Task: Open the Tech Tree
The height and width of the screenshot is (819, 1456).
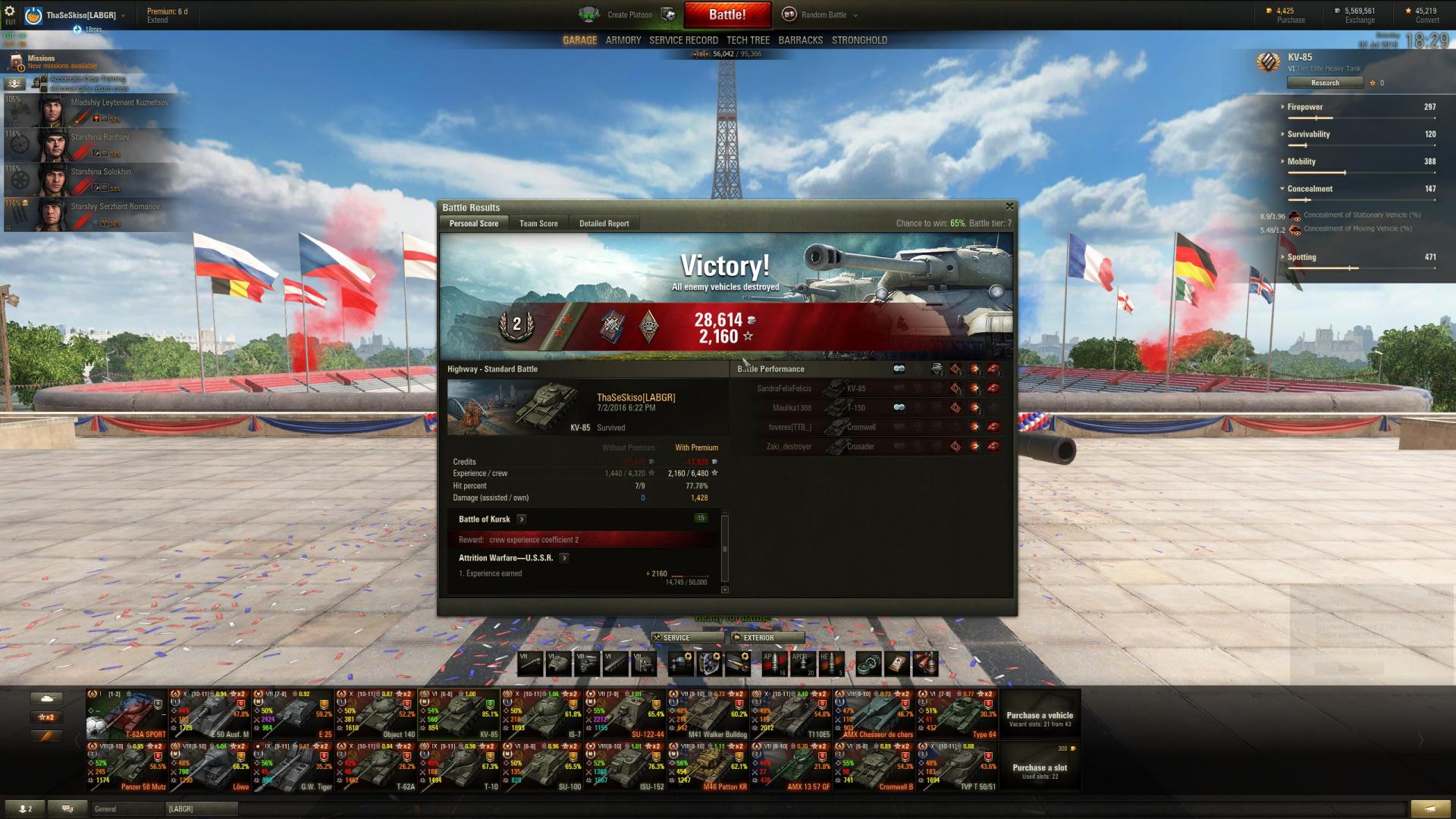Action: pyautogui.click(x=748, y=40)
